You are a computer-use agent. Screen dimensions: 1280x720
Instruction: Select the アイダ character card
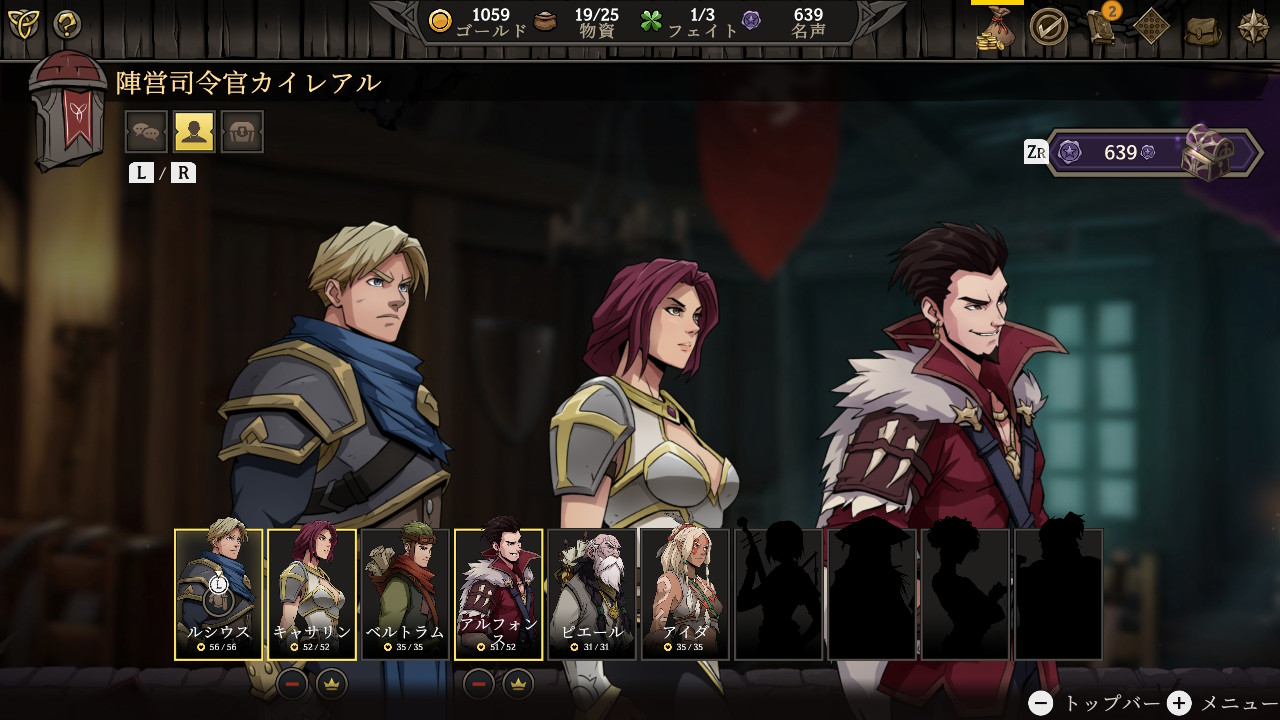(x=685, y=594)
